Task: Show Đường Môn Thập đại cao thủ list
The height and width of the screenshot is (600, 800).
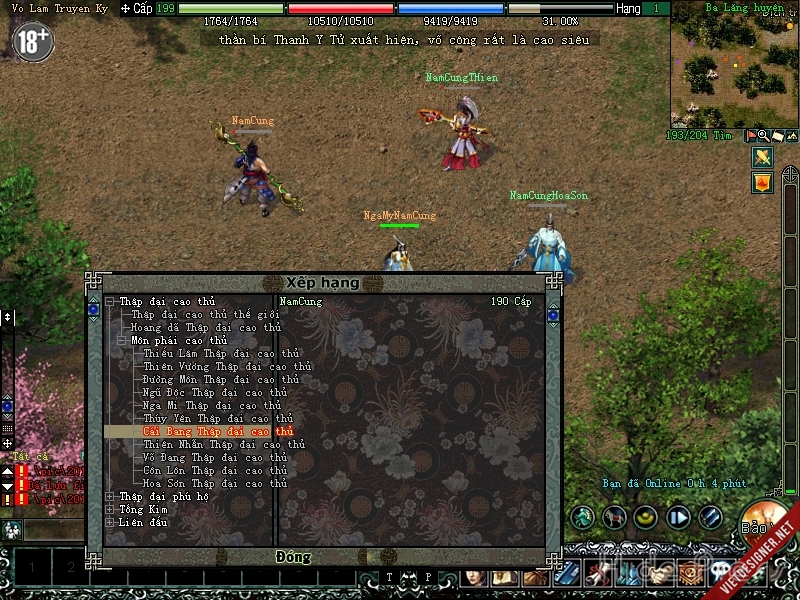Action: 220,379
